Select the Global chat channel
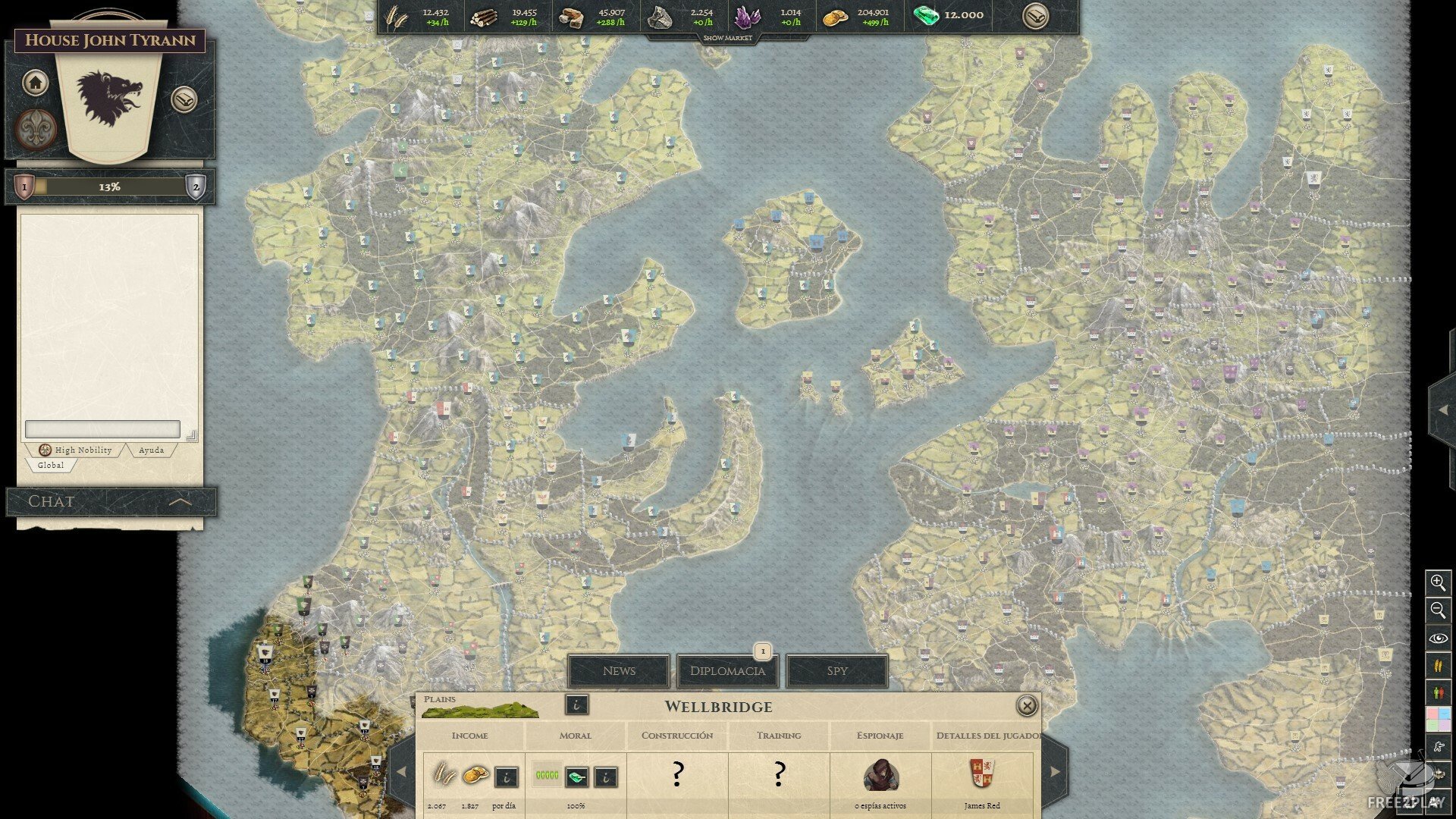This screenshot has height=819, width=1456. pyautogui.click(x=51, y=465)
